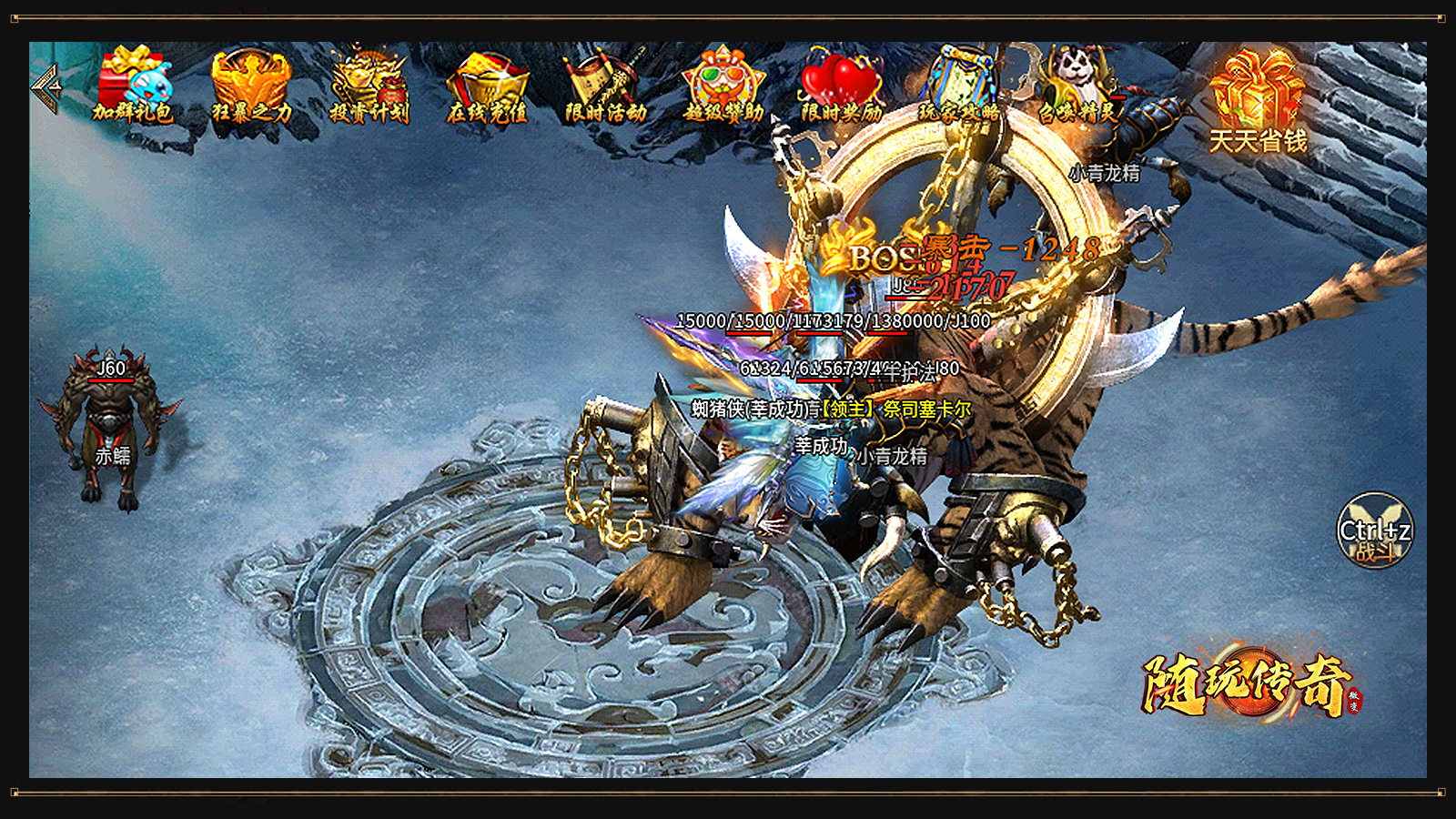This screenshot has height=819, width=1456.
Task: Toggle the Ctrl+z 战斗 combat button
Action: pyautogui.click(x=1374, y=530)
